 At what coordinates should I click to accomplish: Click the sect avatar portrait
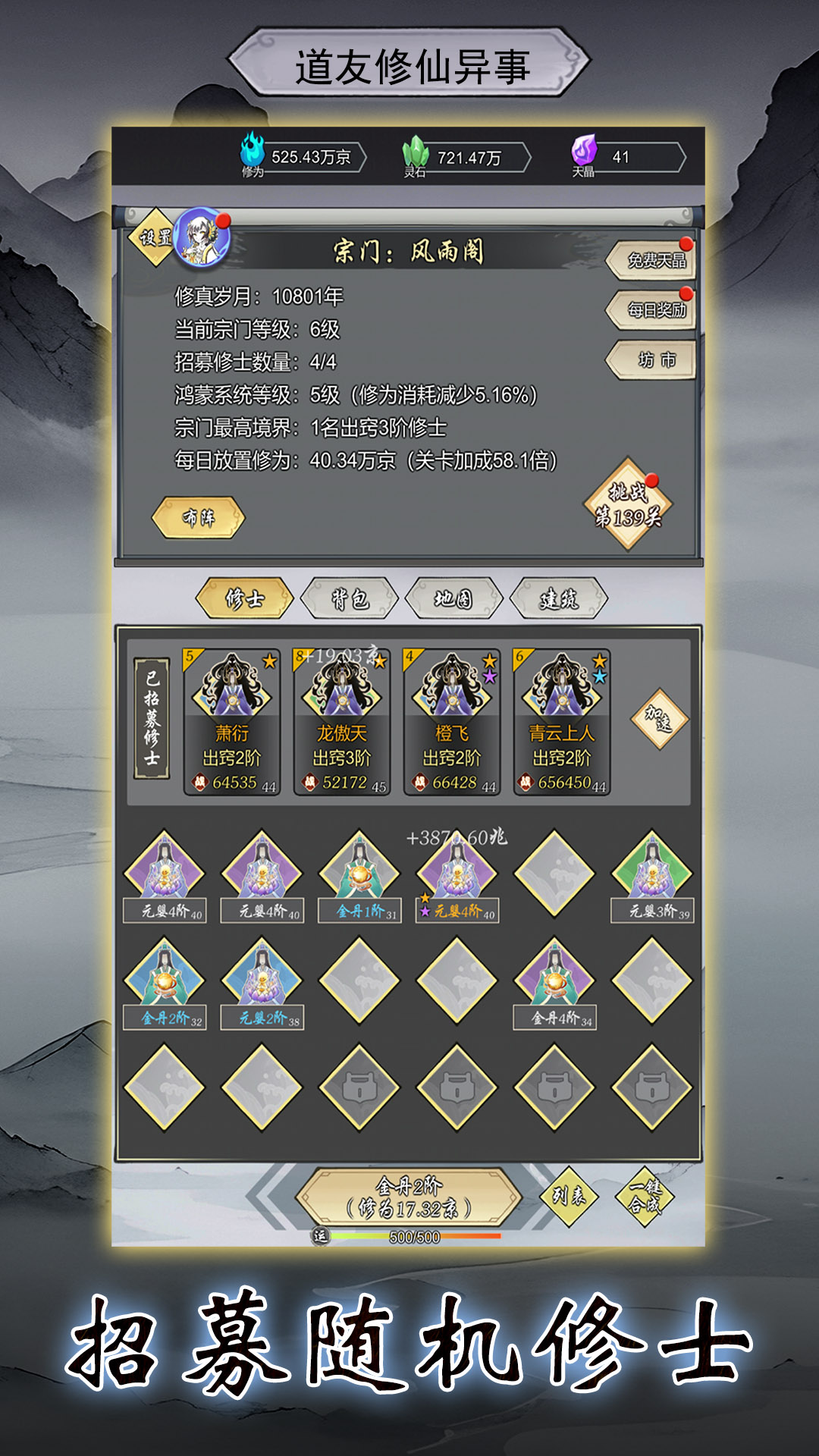click(x=201, y=238)
